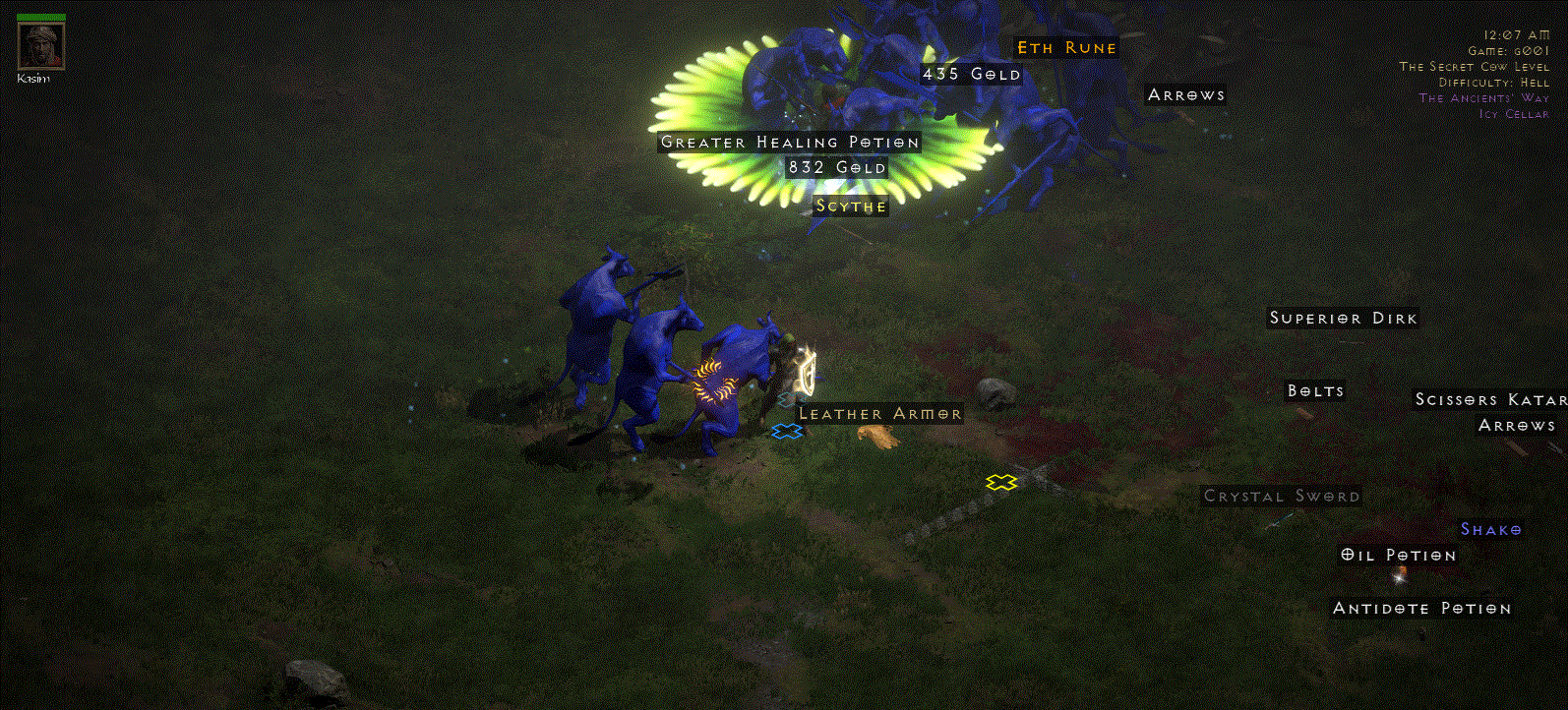This screenshot has width=1568, height=710.
Task: Pick up the Crystal Sword
Action: point(1282,496)
